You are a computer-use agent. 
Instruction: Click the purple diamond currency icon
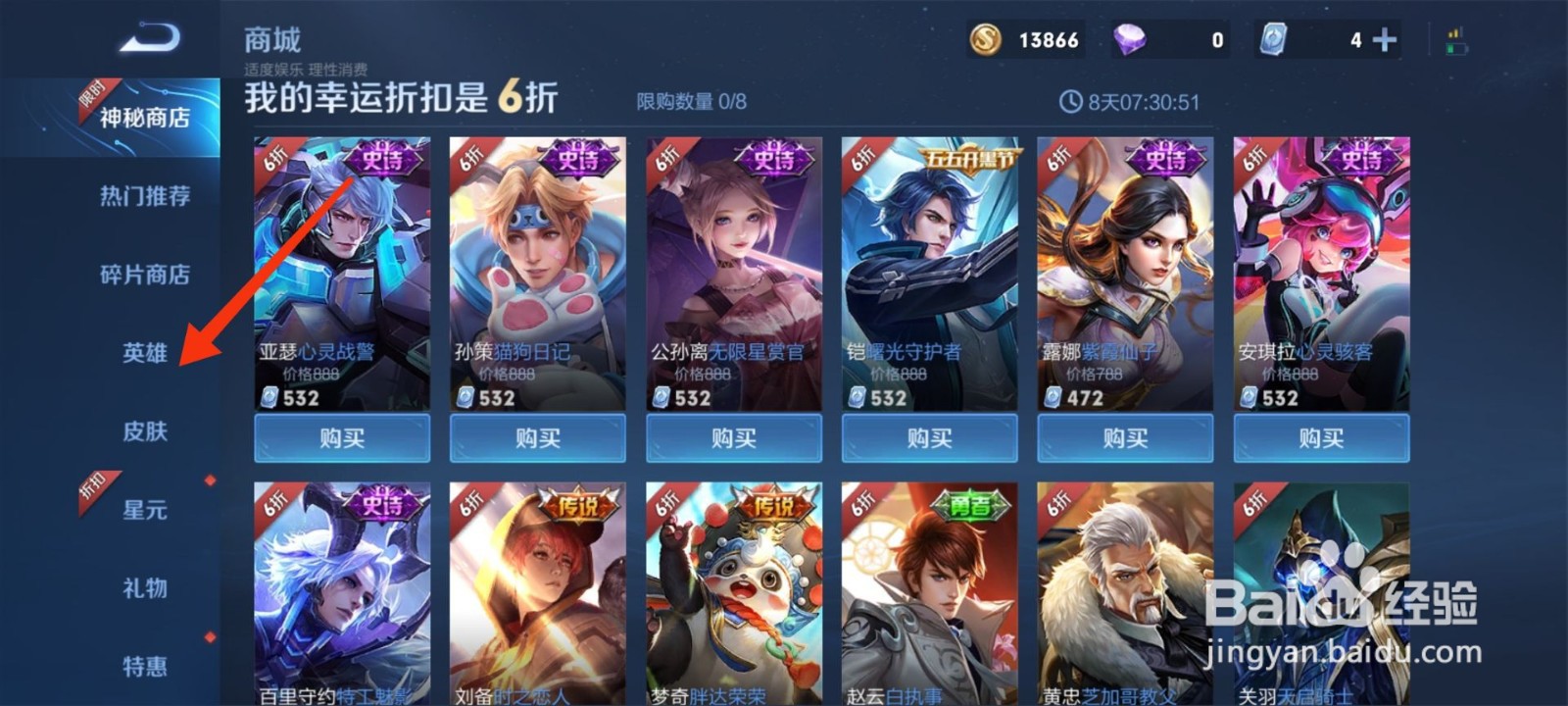point(1129,41)
